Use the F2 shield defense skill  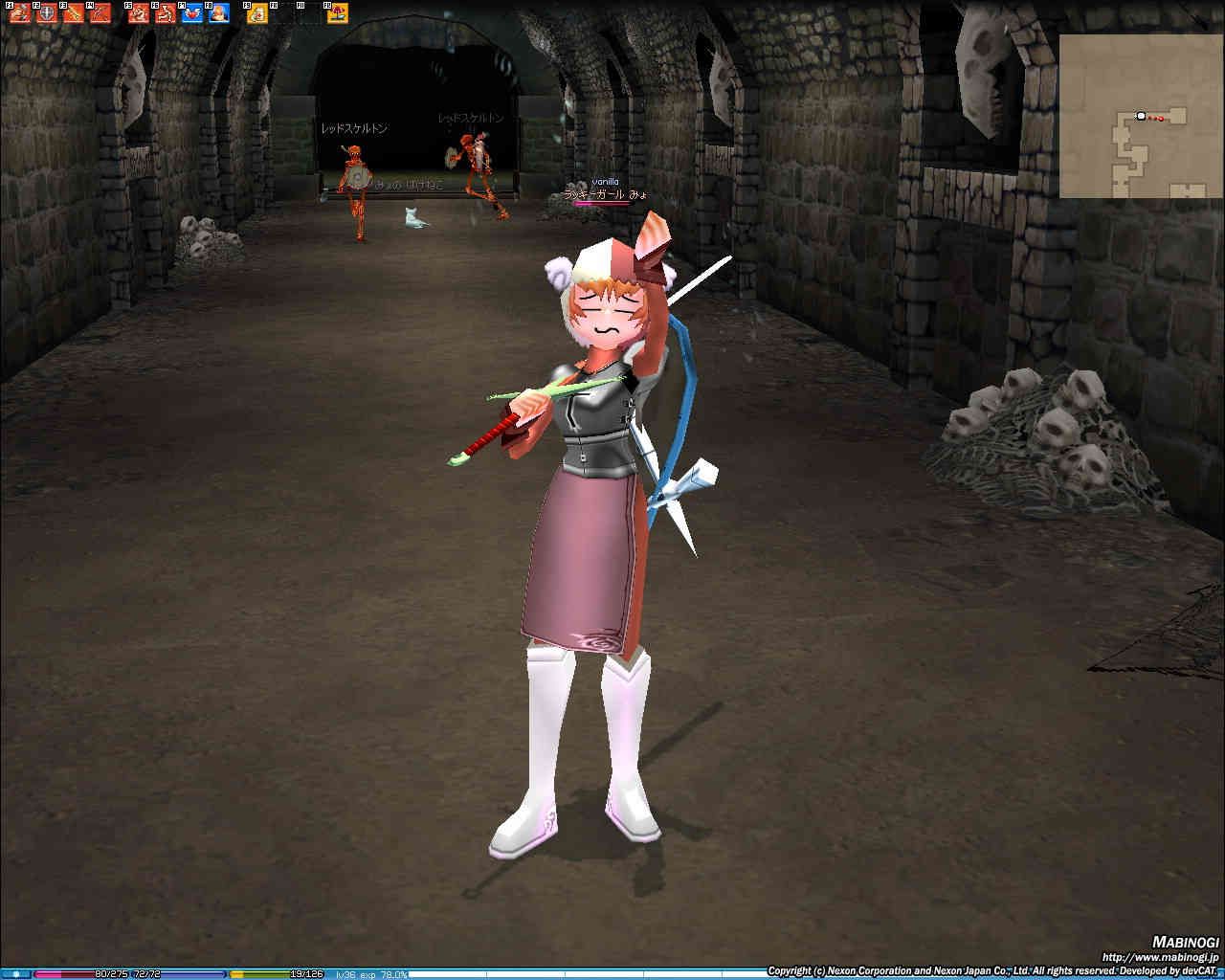46,13
